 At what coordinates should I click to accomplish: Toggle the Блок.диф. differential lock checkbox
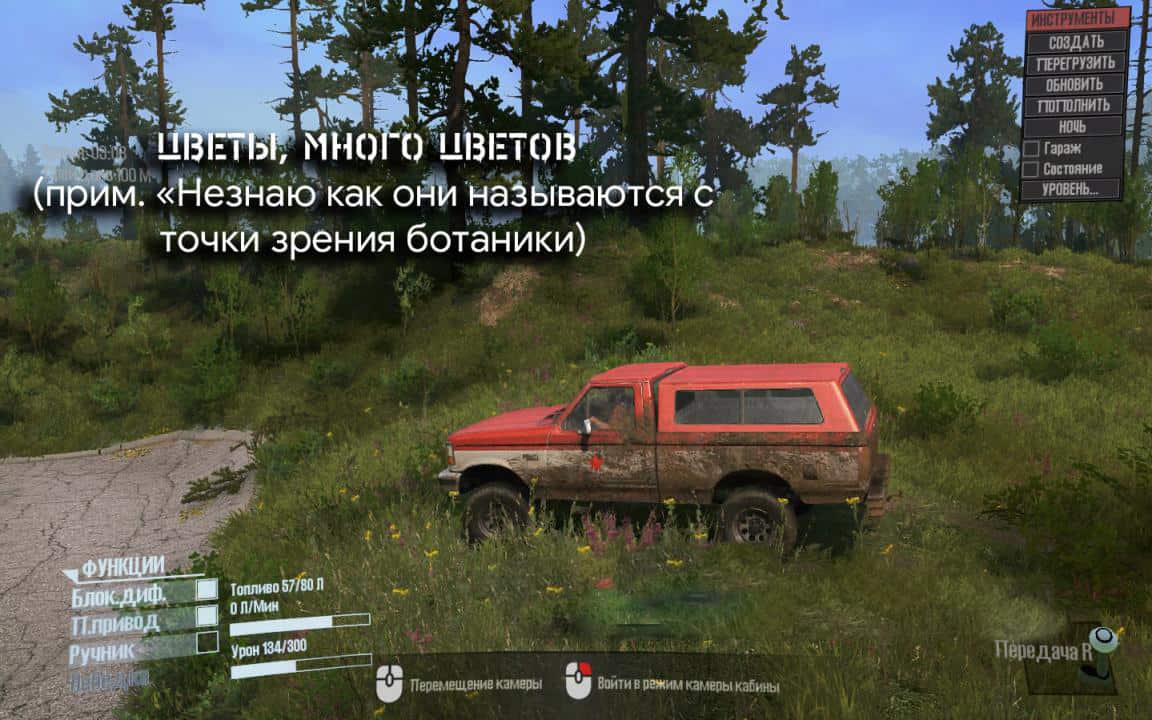[x=207, y=590]
